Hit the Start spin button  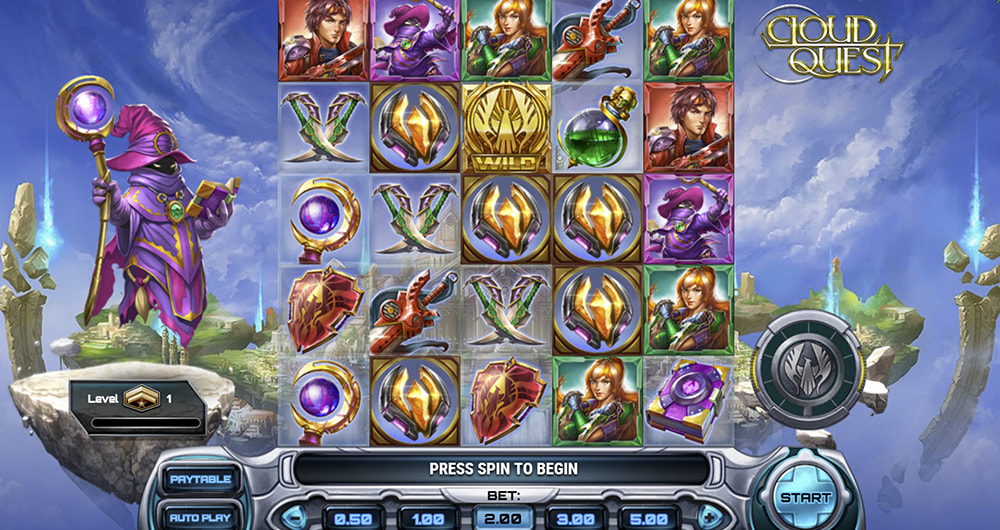pos(803,496)
